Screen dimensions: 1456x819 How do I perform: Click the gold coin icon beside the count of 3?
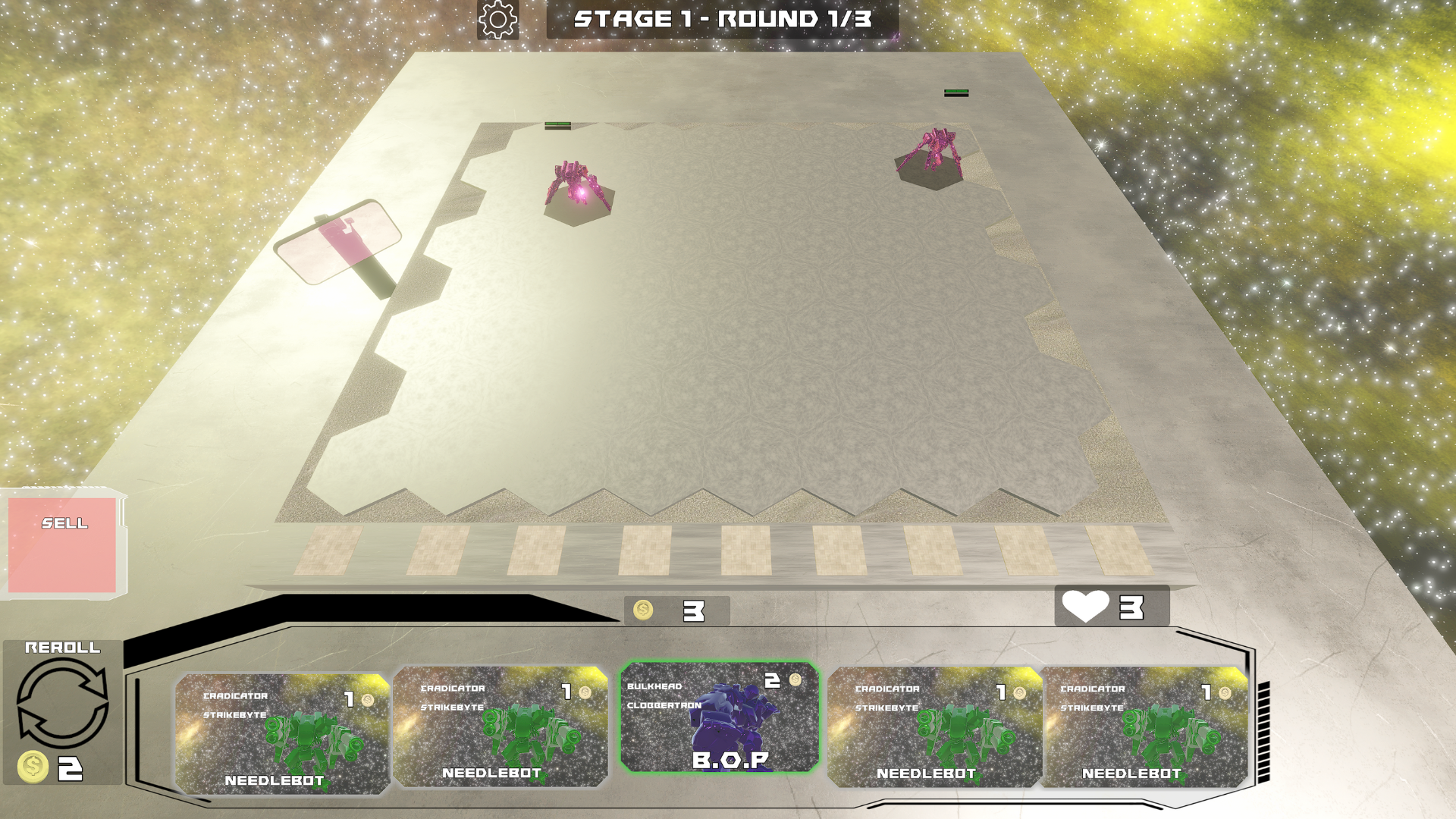point(644,611)
